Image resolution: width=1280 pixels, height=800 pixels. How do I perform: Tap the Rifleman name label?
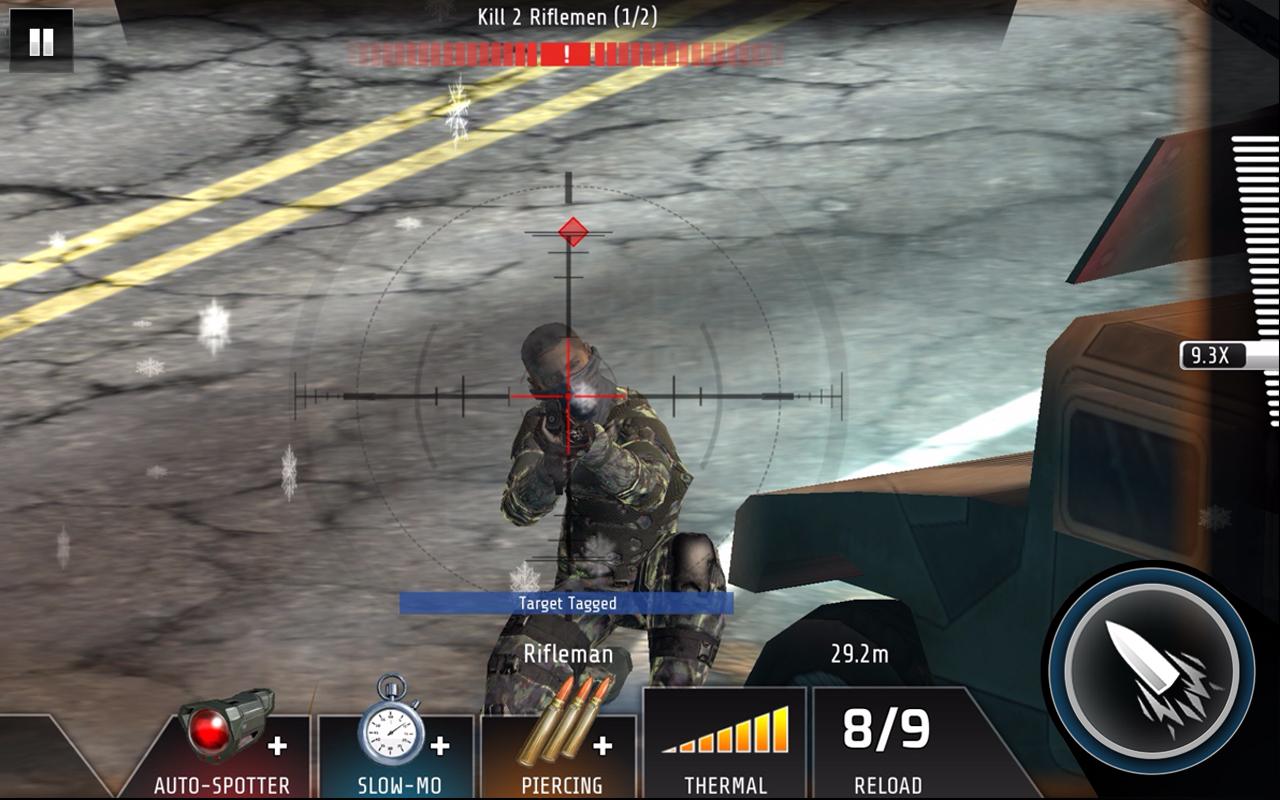pos(569,655)
